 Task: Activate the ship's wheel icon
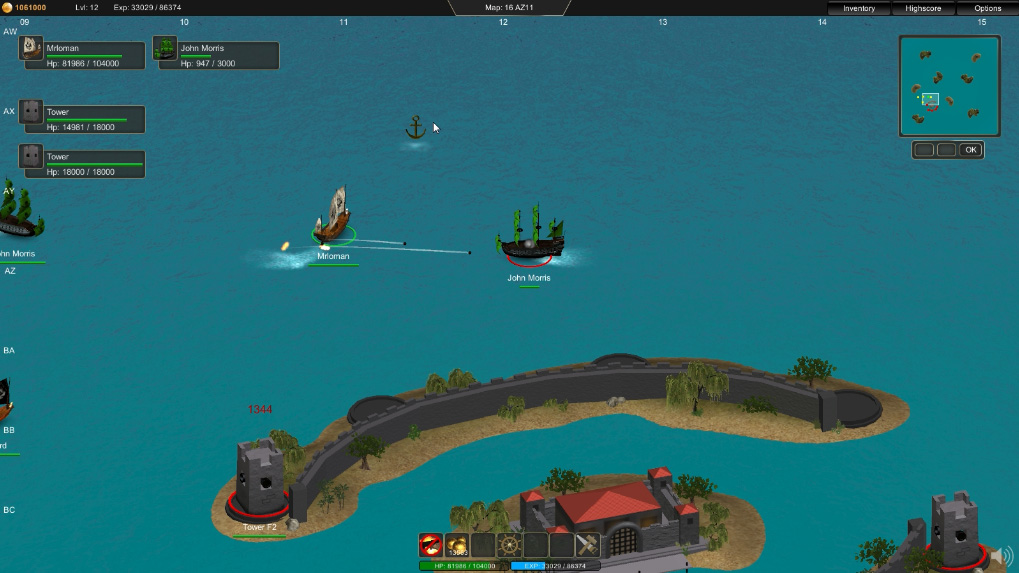510,545
